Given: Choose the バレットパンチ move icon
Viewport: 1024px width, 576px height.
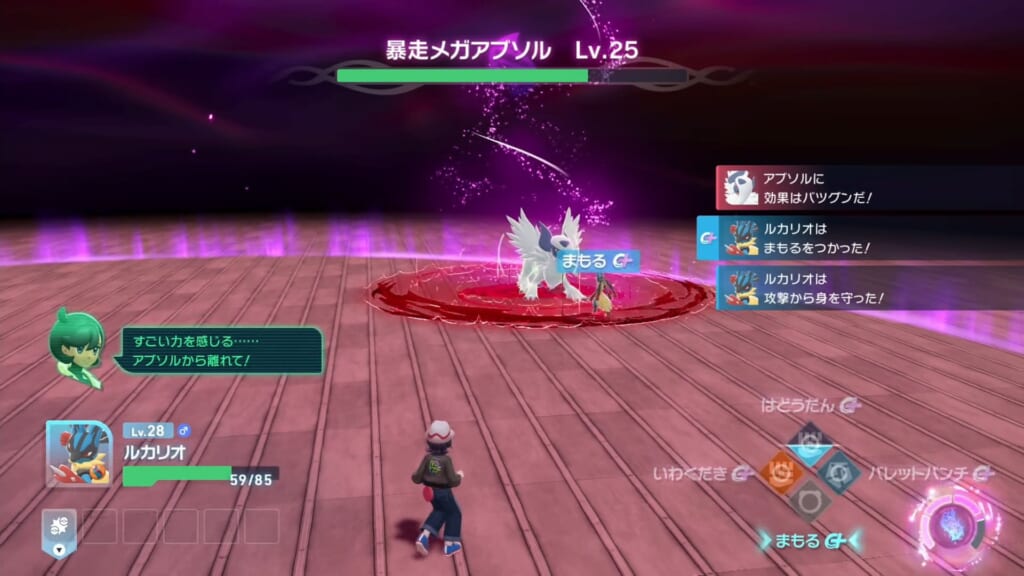Looking at the screenshot, I should pyautogui.click(x=838, y=470).
